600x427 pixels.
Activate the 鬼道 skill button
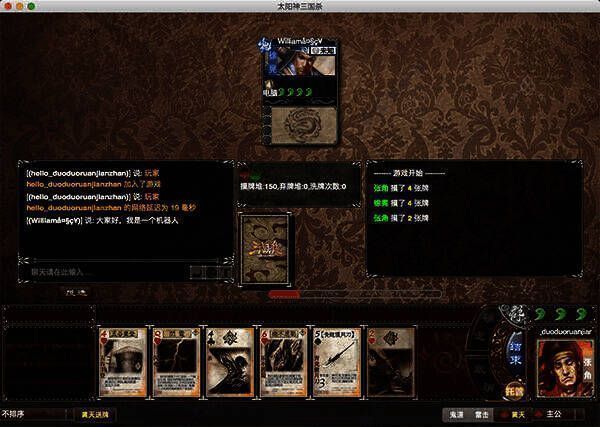click(x=455, y=413)
